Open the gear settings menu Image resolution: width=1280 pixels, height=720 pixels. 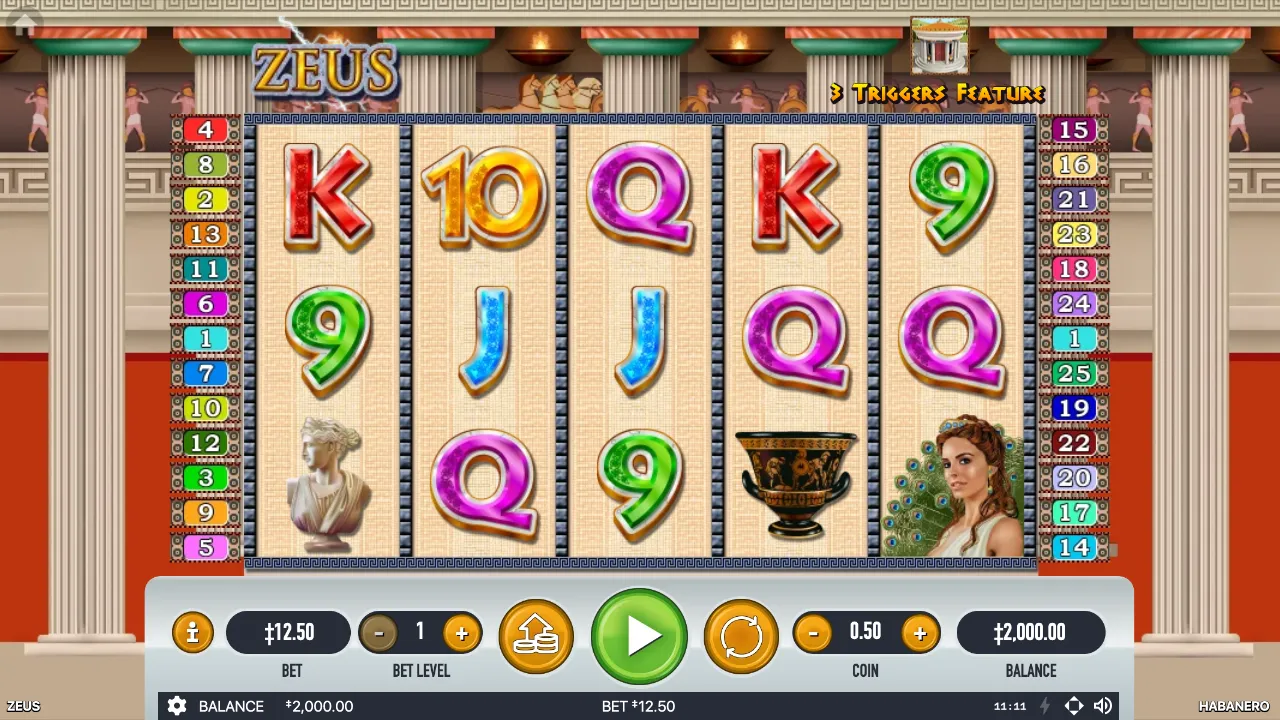pos(177,706)
